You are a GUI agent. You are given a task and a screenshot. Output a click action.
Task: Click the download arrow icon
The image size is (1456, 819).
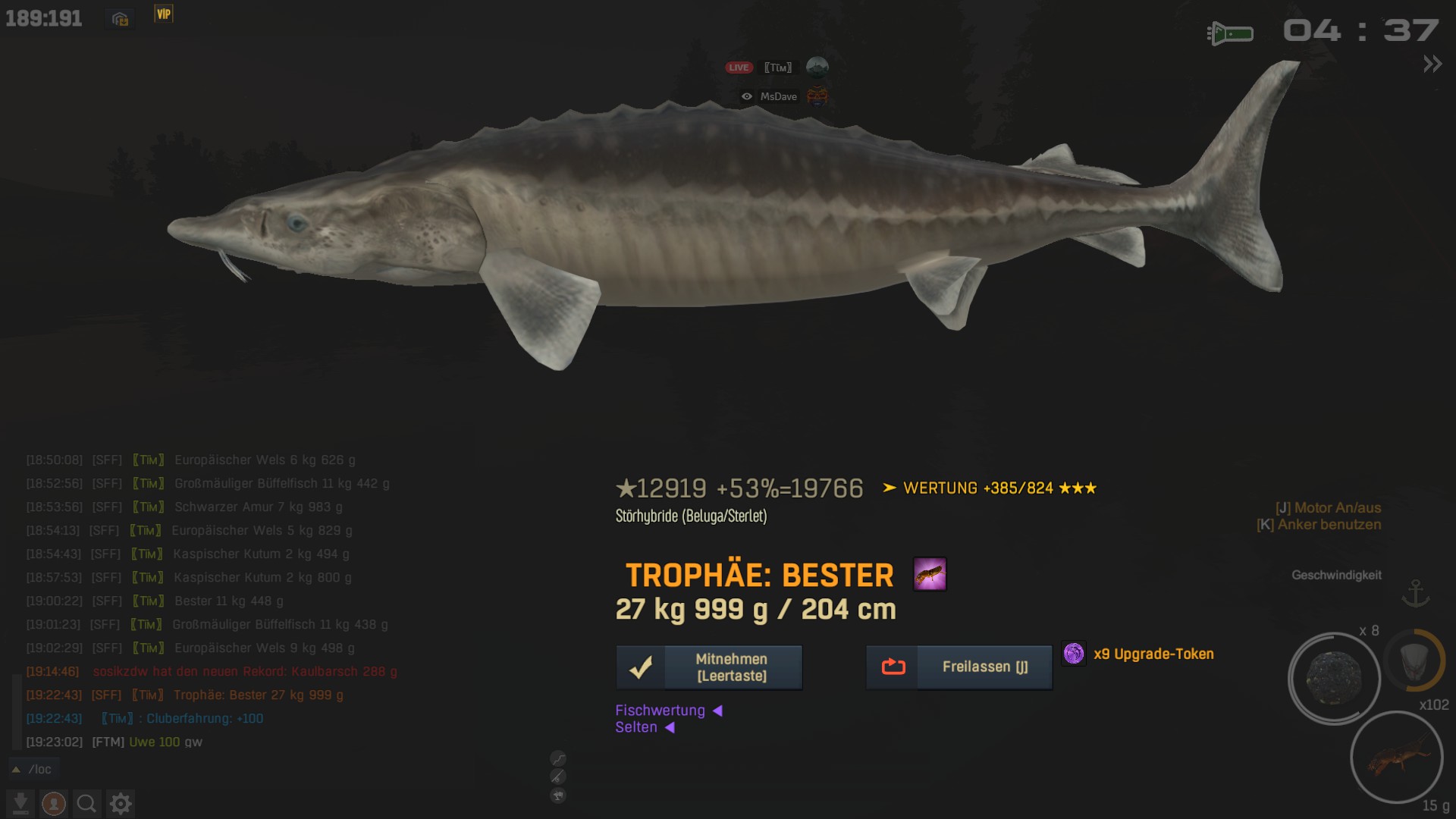tap(20, 803)
